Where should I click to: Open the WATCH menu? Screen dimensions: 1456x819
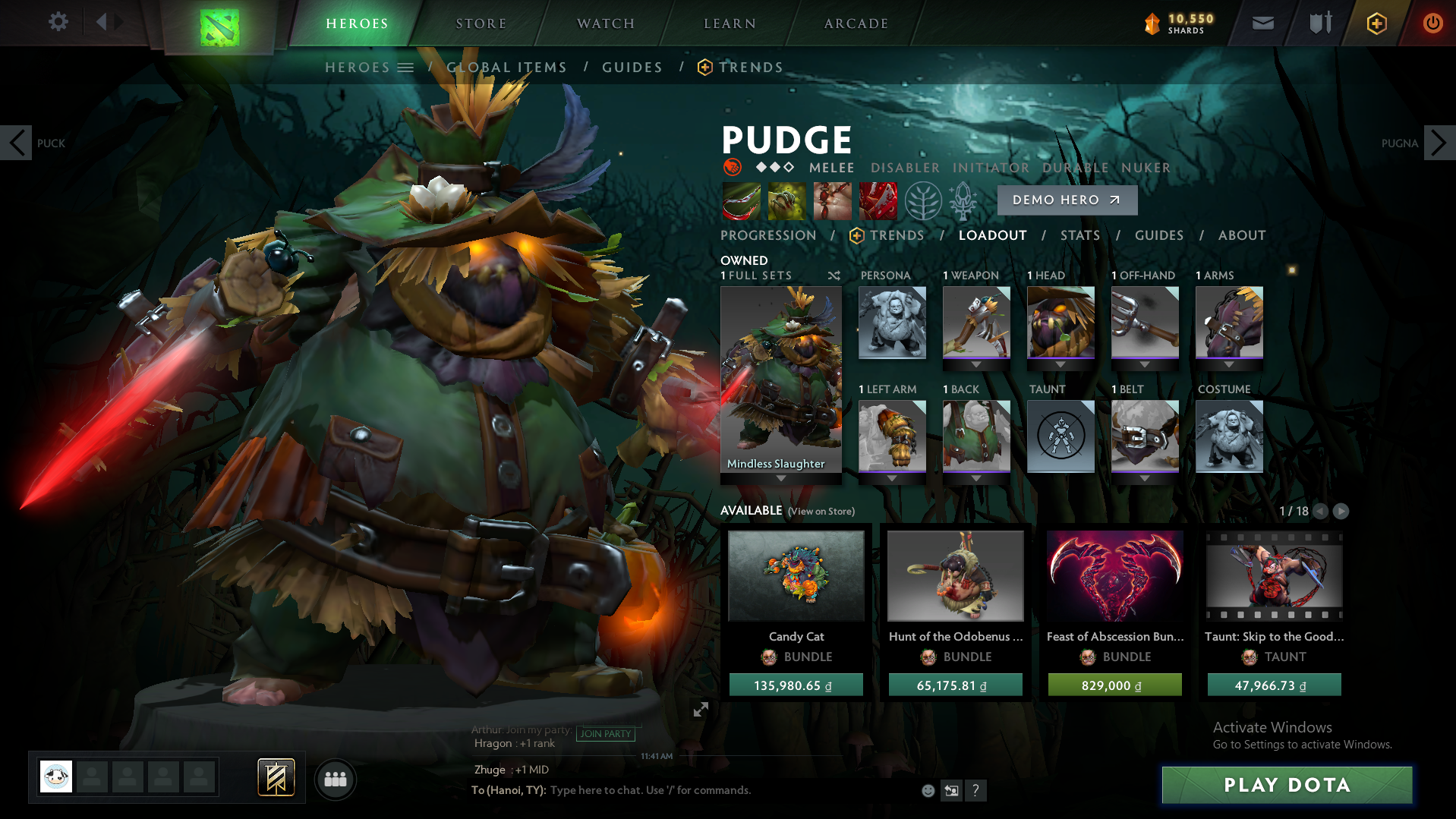[x=604, y=23]
